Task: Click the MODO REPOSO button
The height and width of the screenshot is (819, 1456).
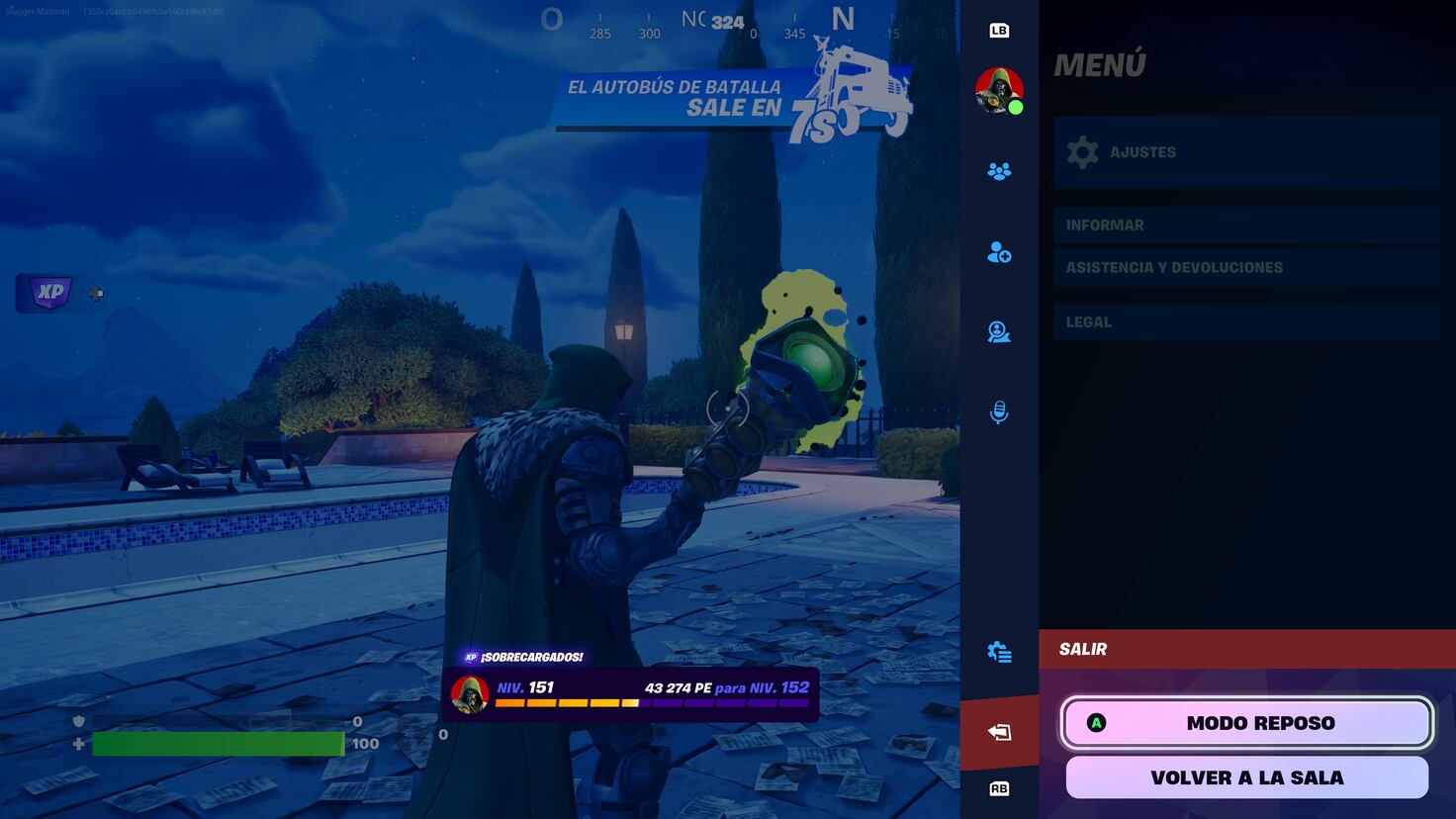Action: click(1247, 722)
